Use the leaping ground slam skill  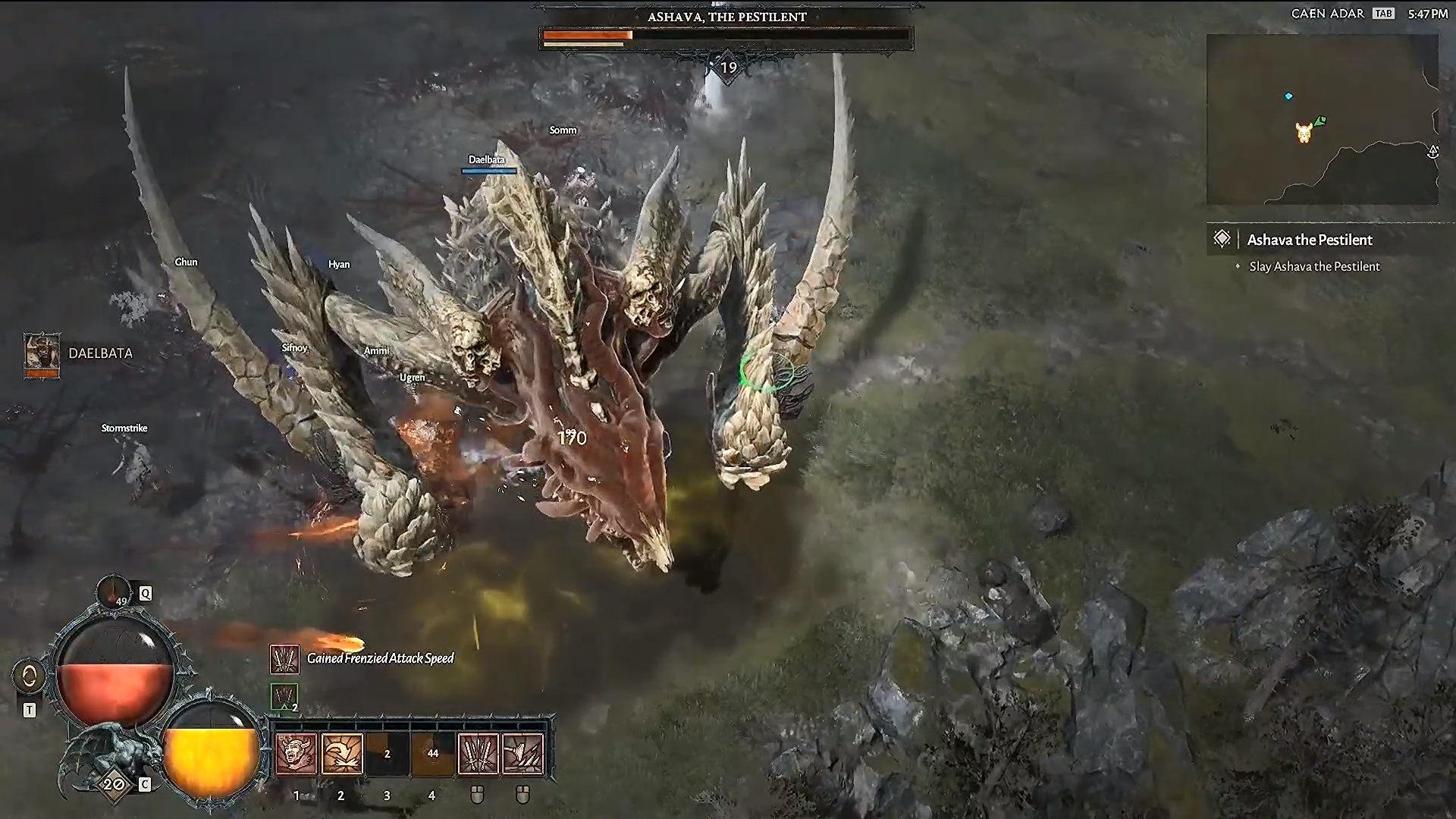click(342, 754)
